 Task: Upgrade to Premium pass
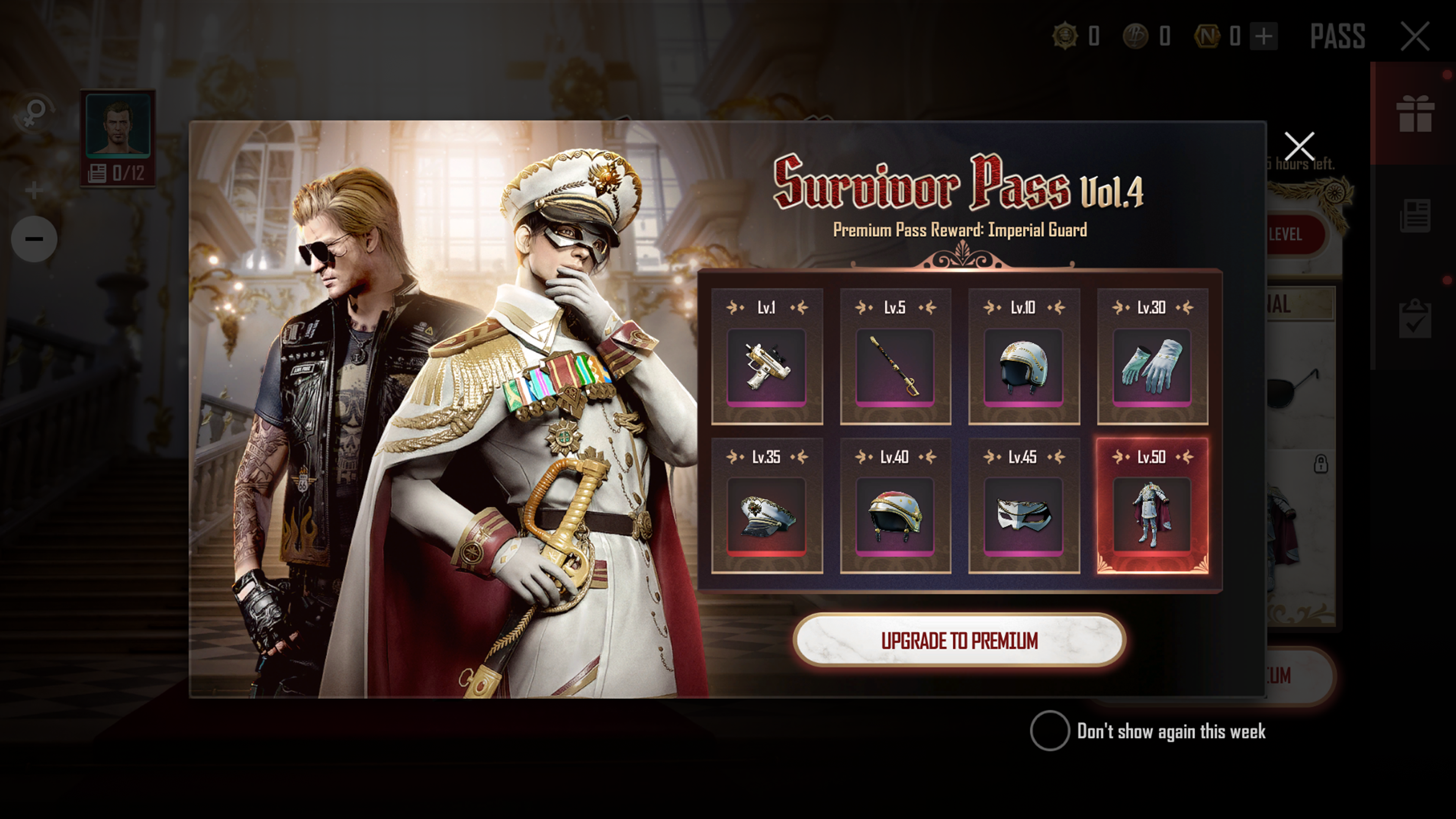pyautogui.click(x=959, y=640)
